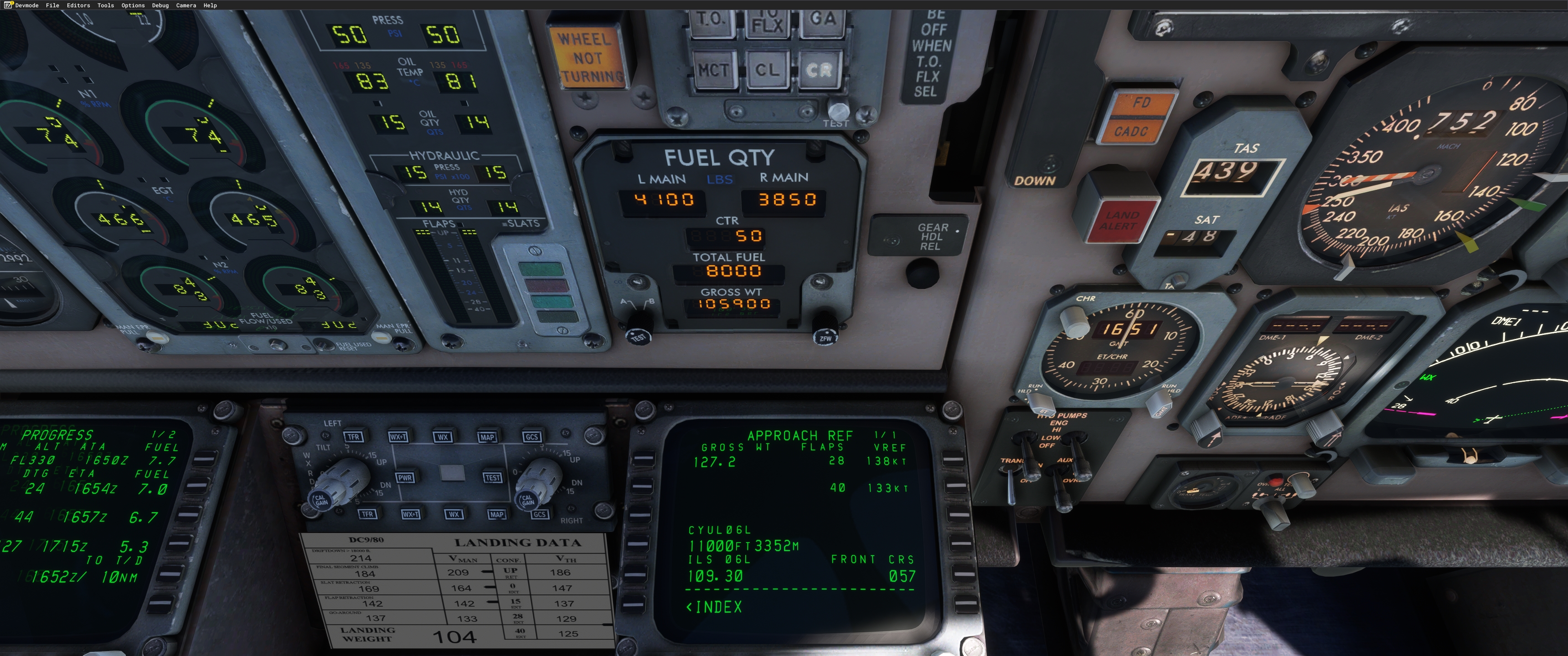Select the MCT thrust rating button
This screenshot has width=1568, height=656.
tap(713, 71)
